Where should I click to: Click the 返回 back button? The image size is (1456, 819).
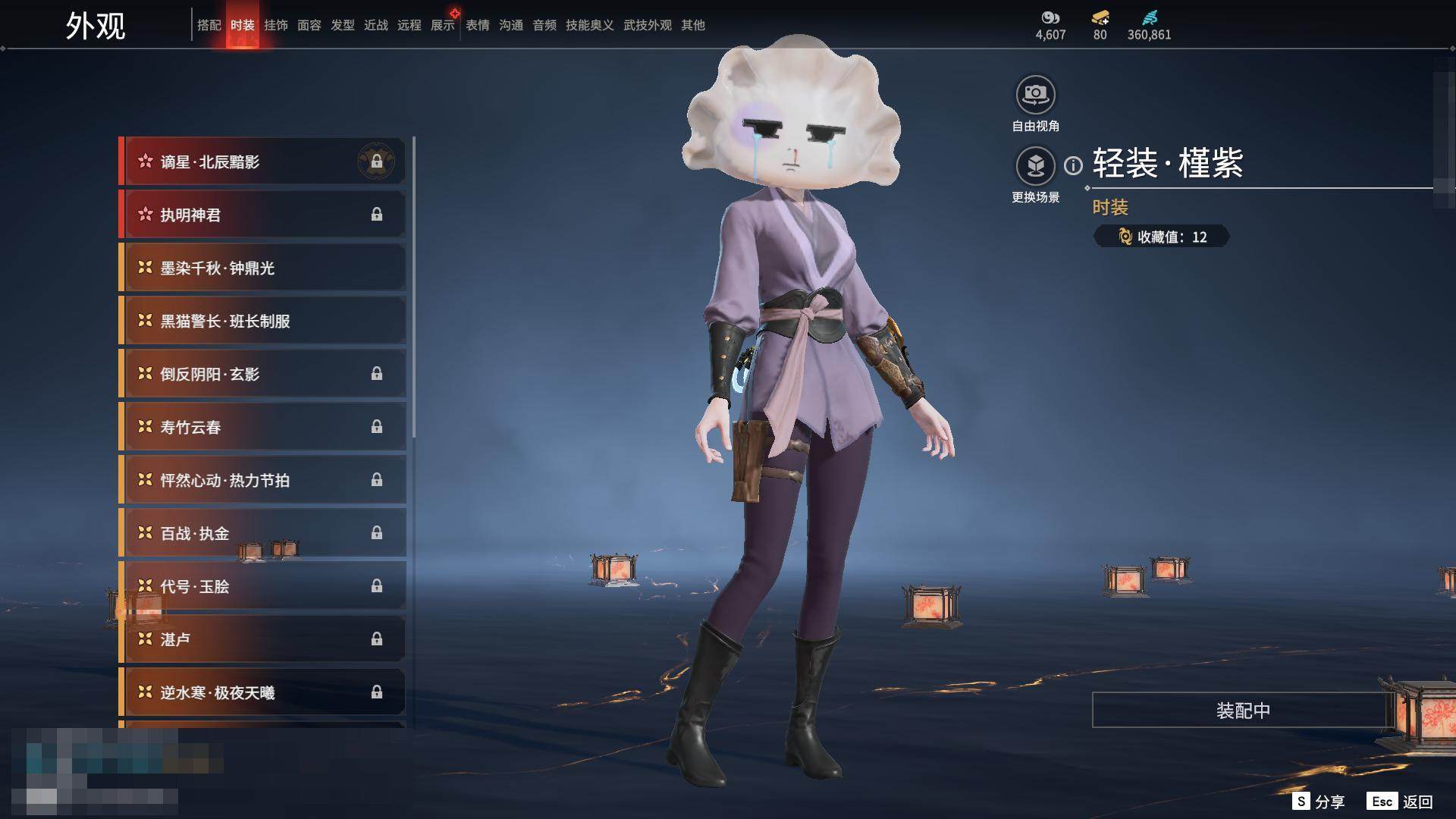click(1400, 802)
